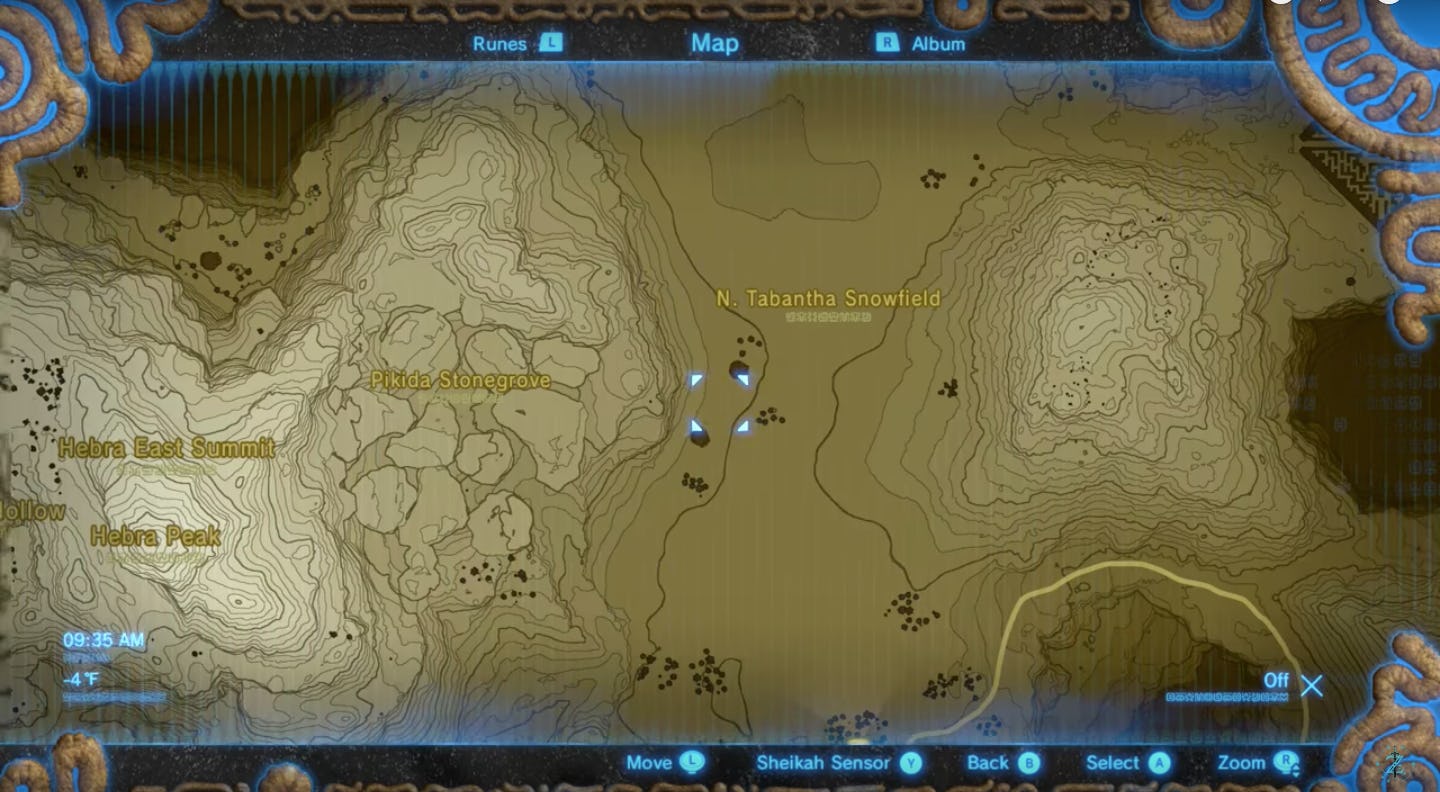Click the L shoulder button icon beside Runes

tap(551, 44)
